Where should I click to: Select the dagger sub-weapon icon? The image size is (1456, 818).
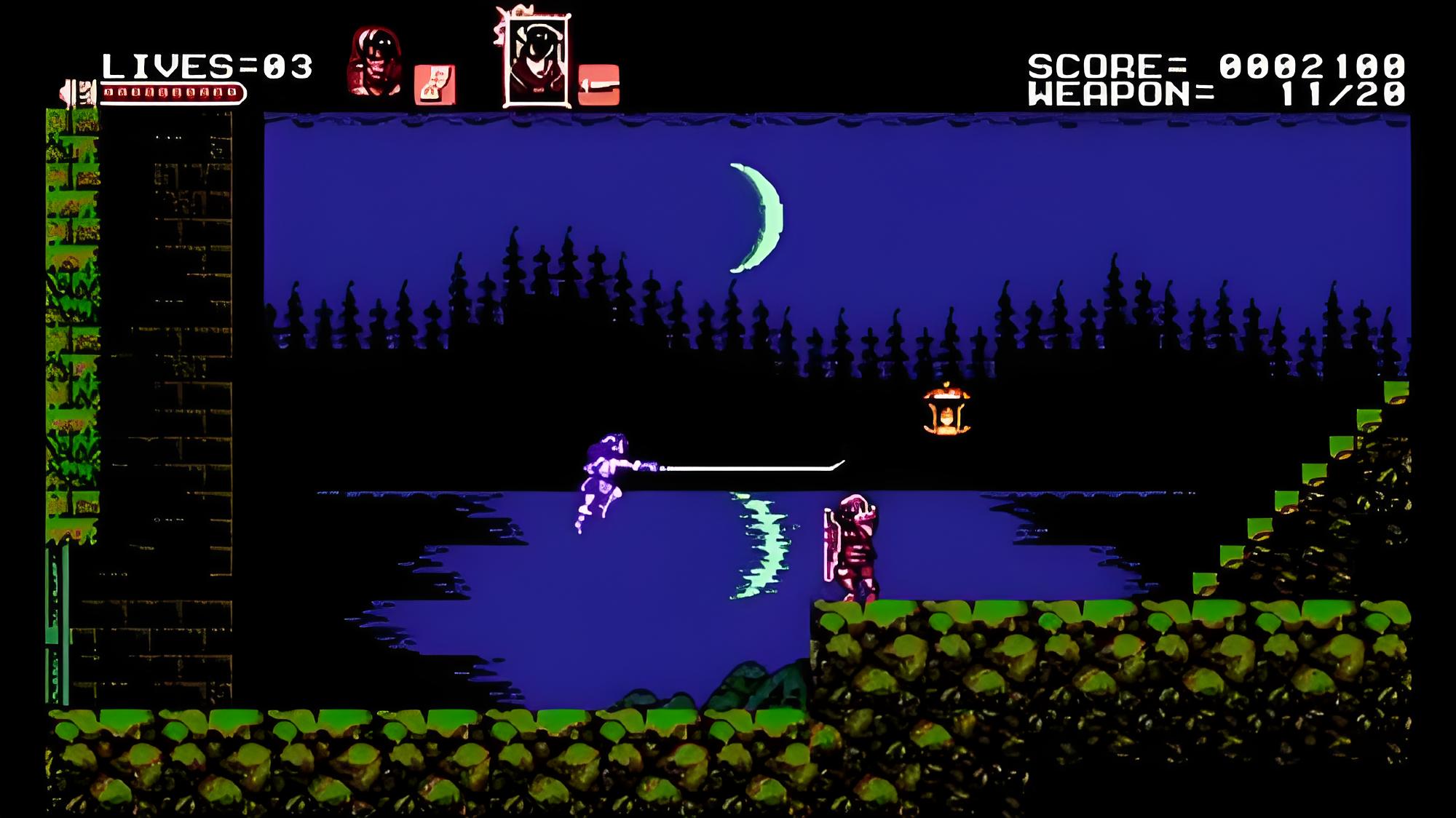[x=599, y=85]
